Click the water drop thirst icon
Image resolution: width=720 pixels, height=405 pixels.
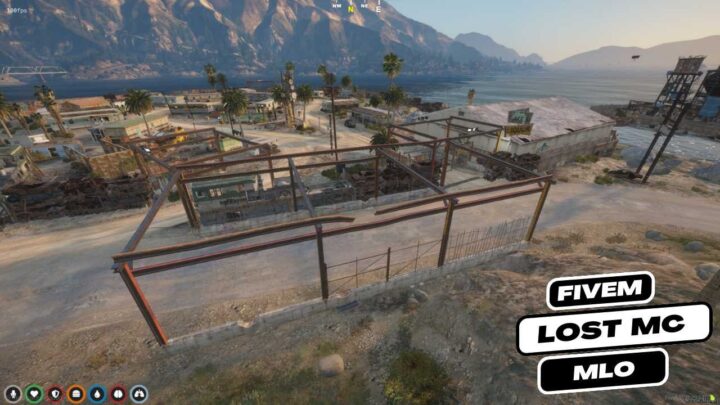[97, 394]
